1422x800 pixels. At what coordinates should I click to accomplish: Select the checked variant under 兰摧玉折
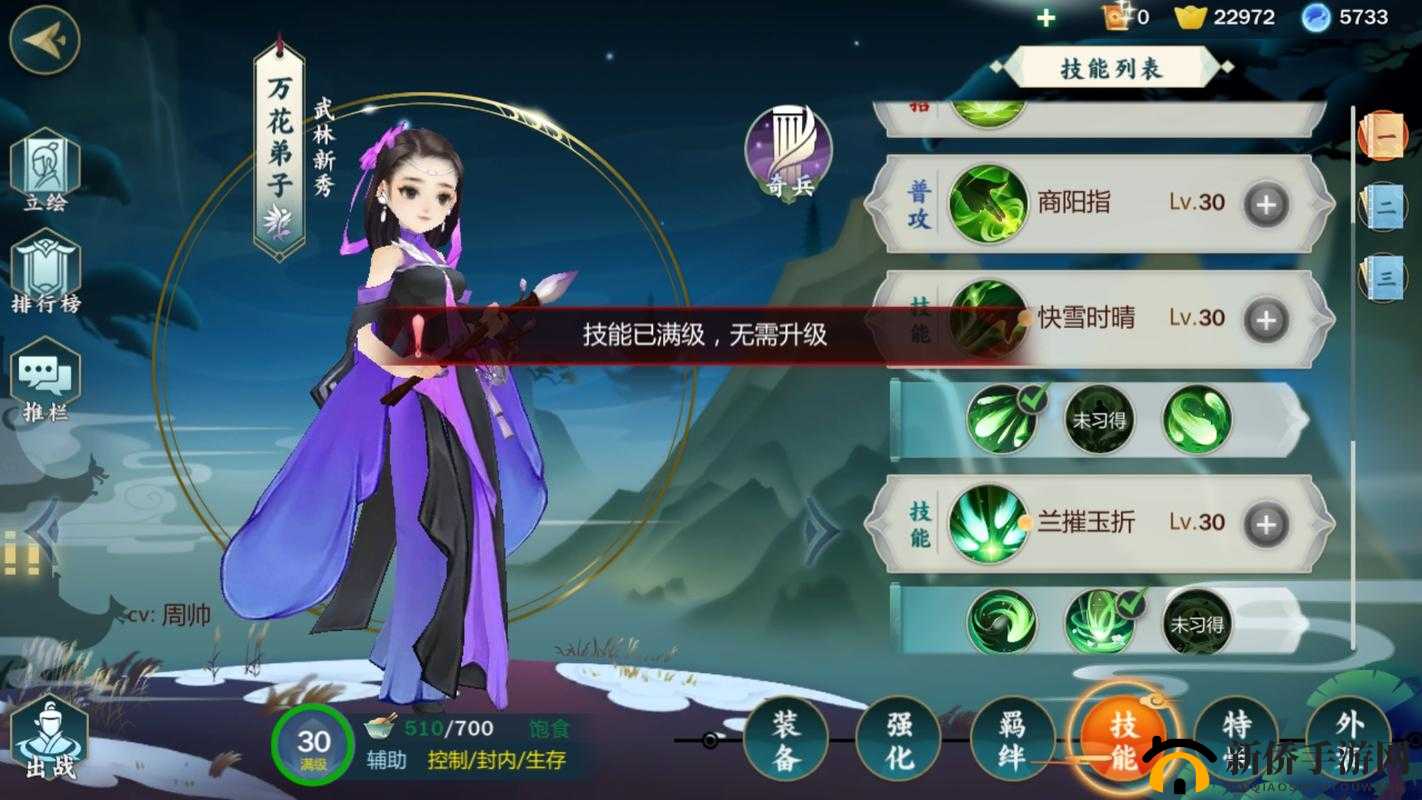point(1099,622)
